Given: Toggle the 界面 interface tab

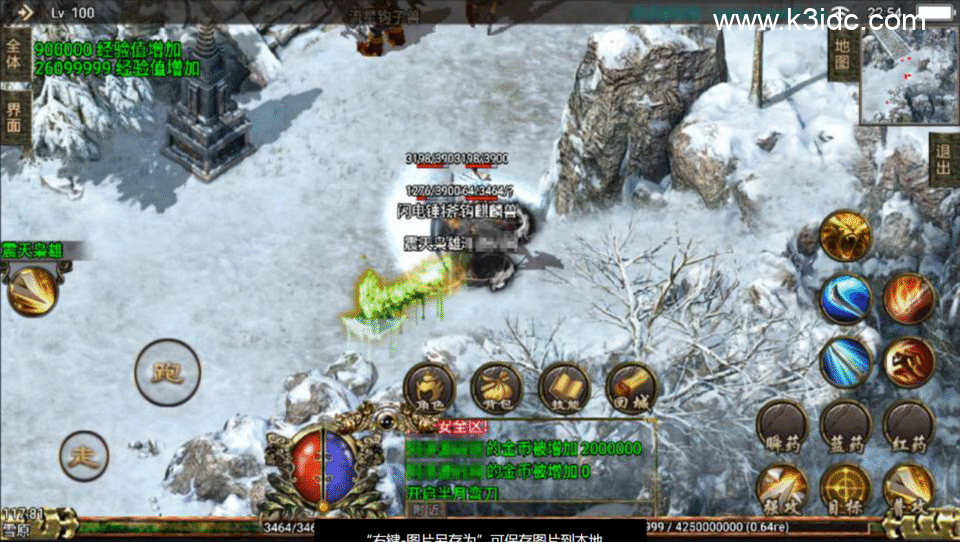Looking at the screenshot, I should click(x=14, y=115).
